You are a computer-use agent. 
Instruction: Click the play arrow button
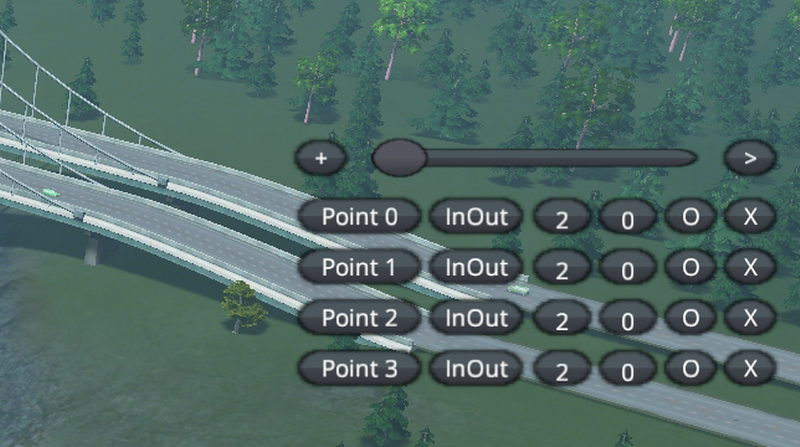click(x=751, y=158)
